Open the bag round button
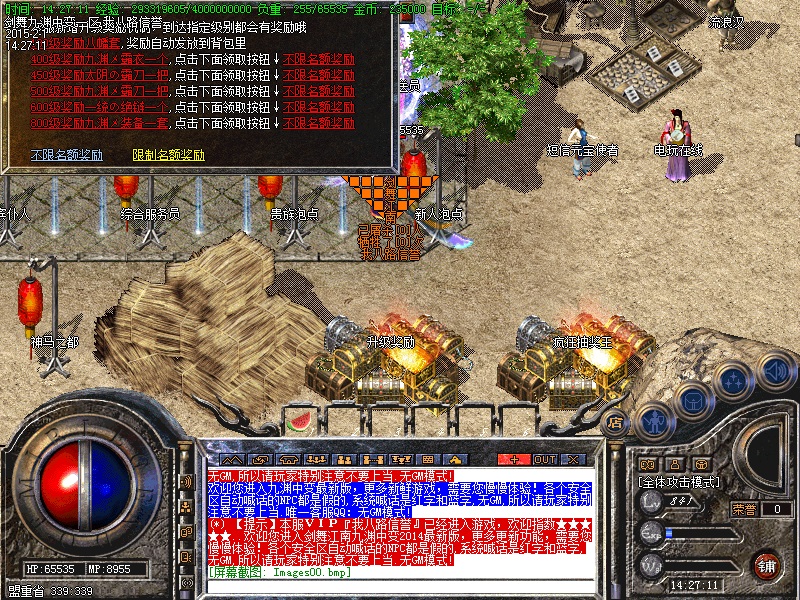Image resolution: width=800 pixels, height=600 pixels. point(692,400)
